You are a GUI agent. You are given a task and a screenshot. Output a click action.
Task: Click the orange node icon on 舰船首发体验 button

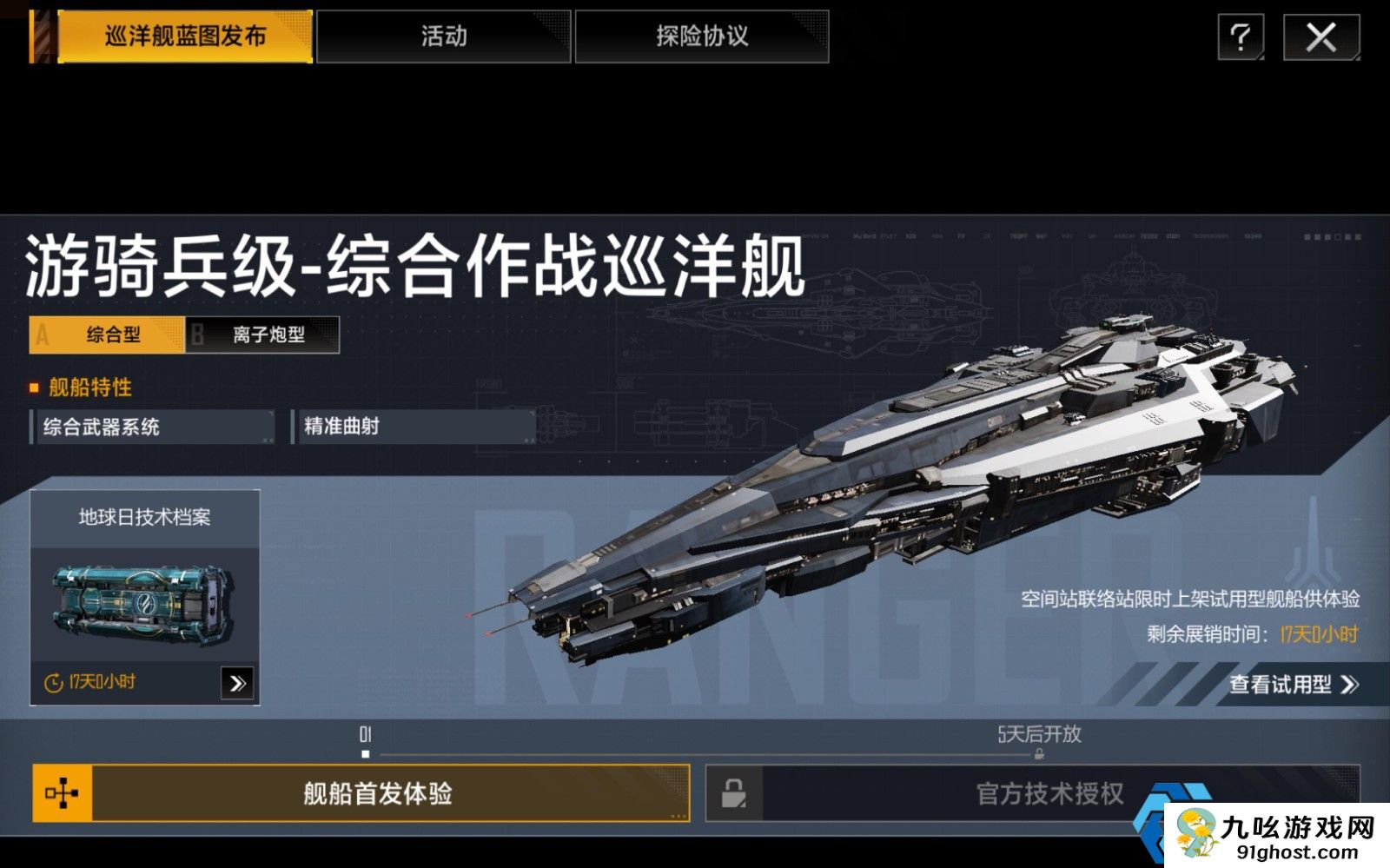point(61,794)
